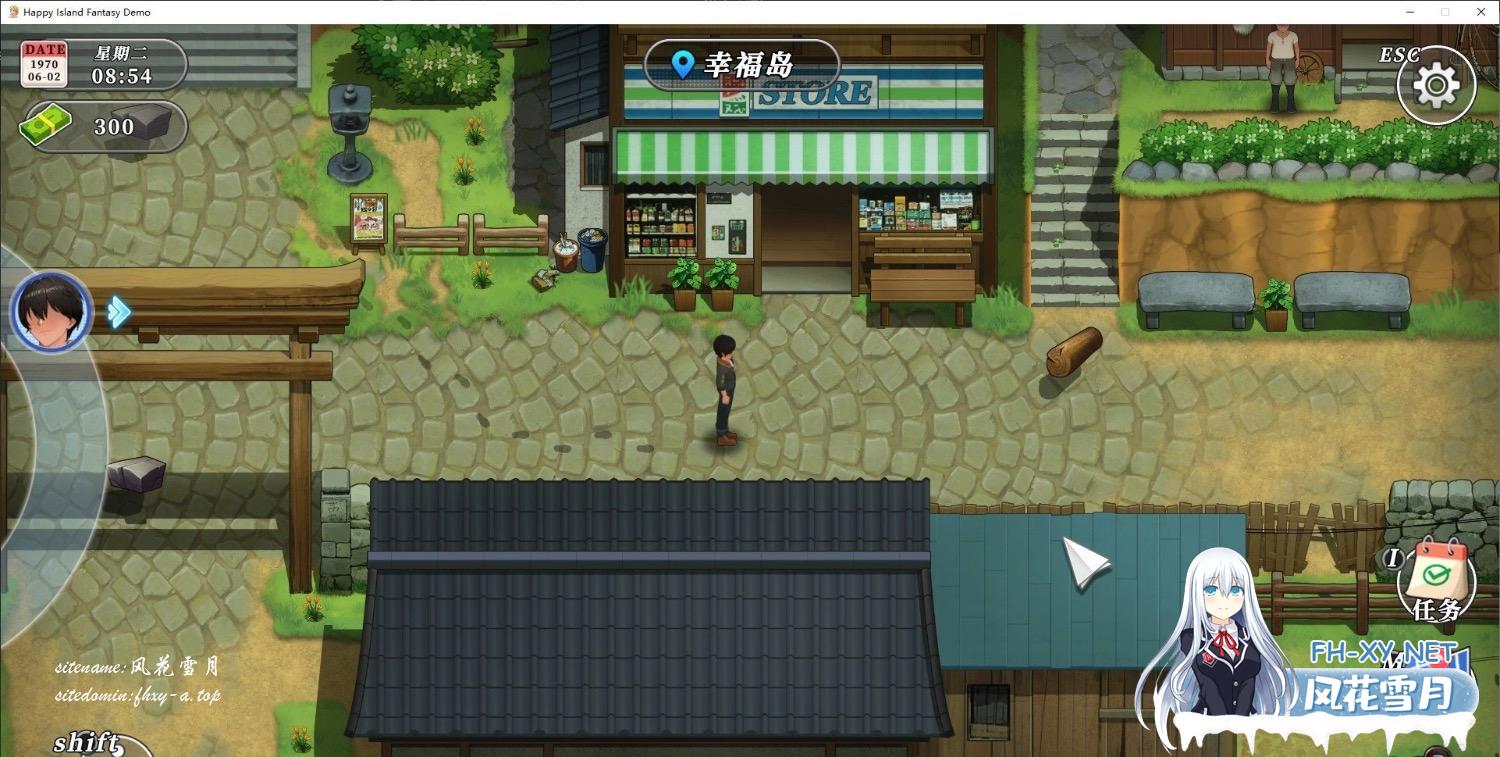Open the settings gear menu
Viewport: 1500px width, 757px height.
pyautogui.click(x=1436, y=85)
